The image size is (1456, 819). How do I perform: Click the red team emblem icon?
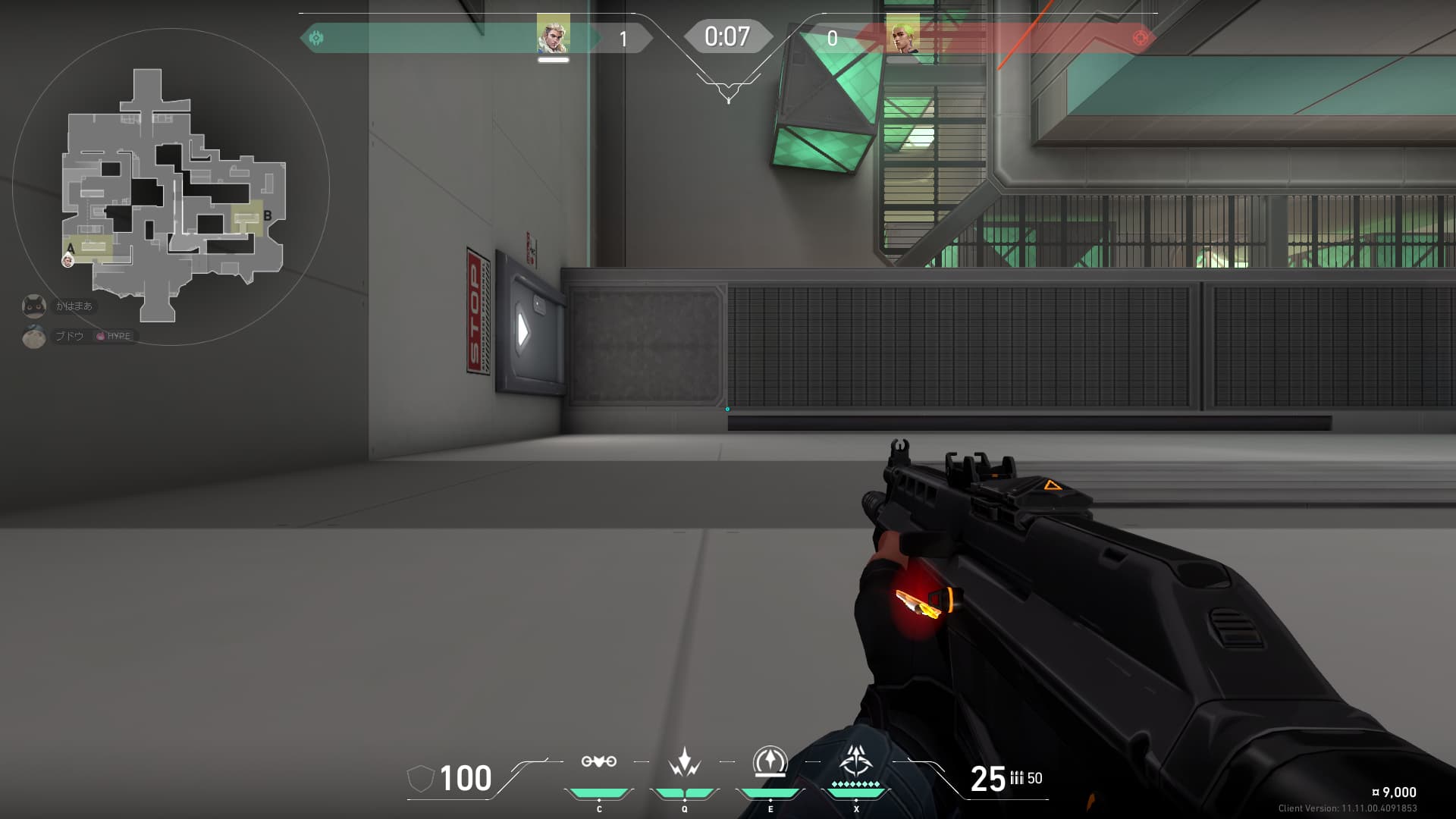point(1140,37)
